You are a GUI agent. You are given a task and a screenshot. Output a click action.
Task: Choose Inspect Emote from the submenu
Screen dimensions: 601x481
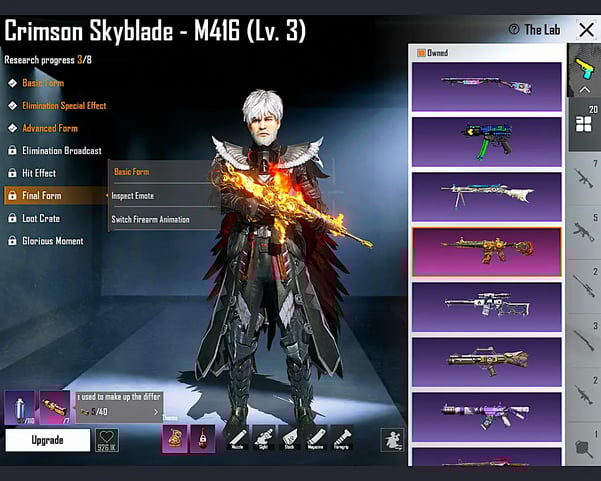(133, 196)
